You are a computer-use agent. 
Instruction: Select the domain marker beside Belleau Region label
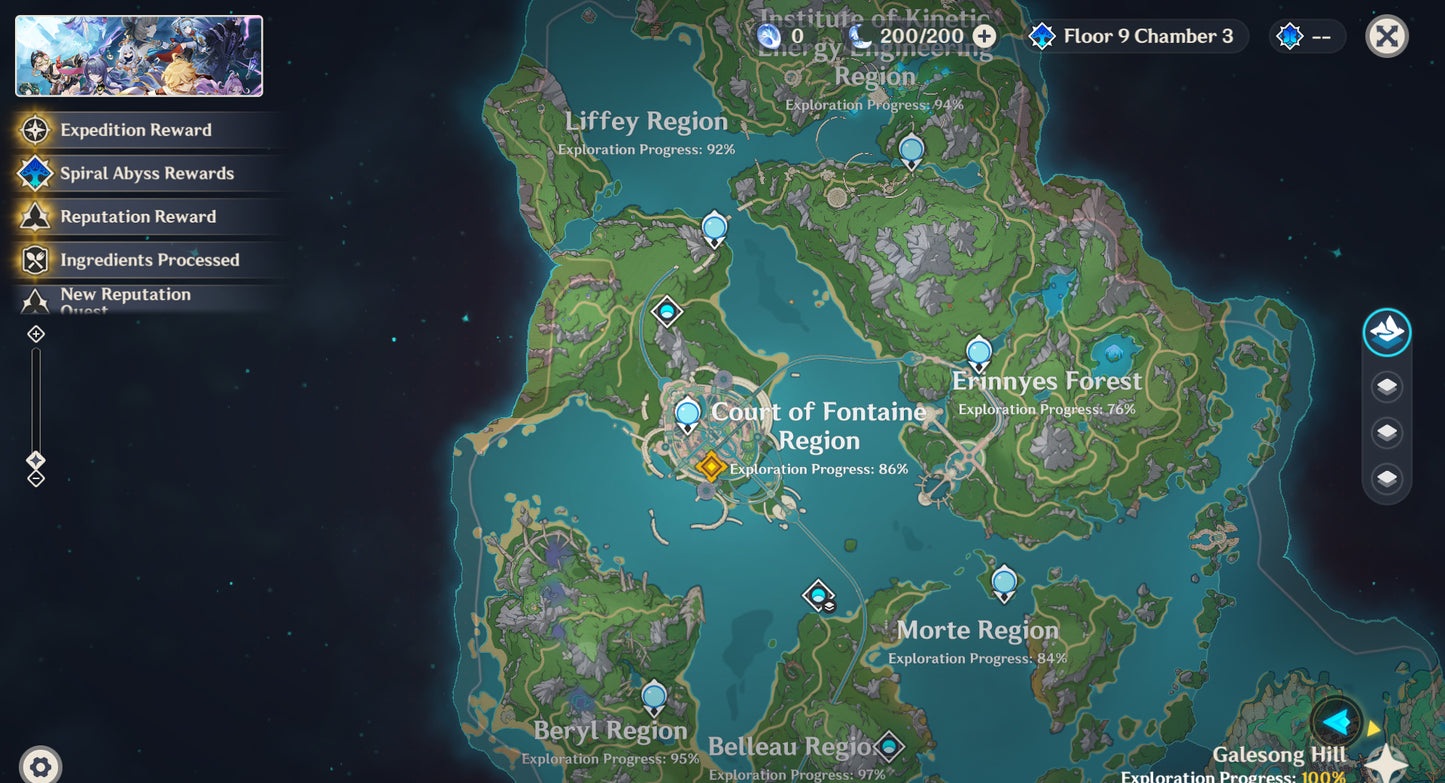(x=888, y=745)
